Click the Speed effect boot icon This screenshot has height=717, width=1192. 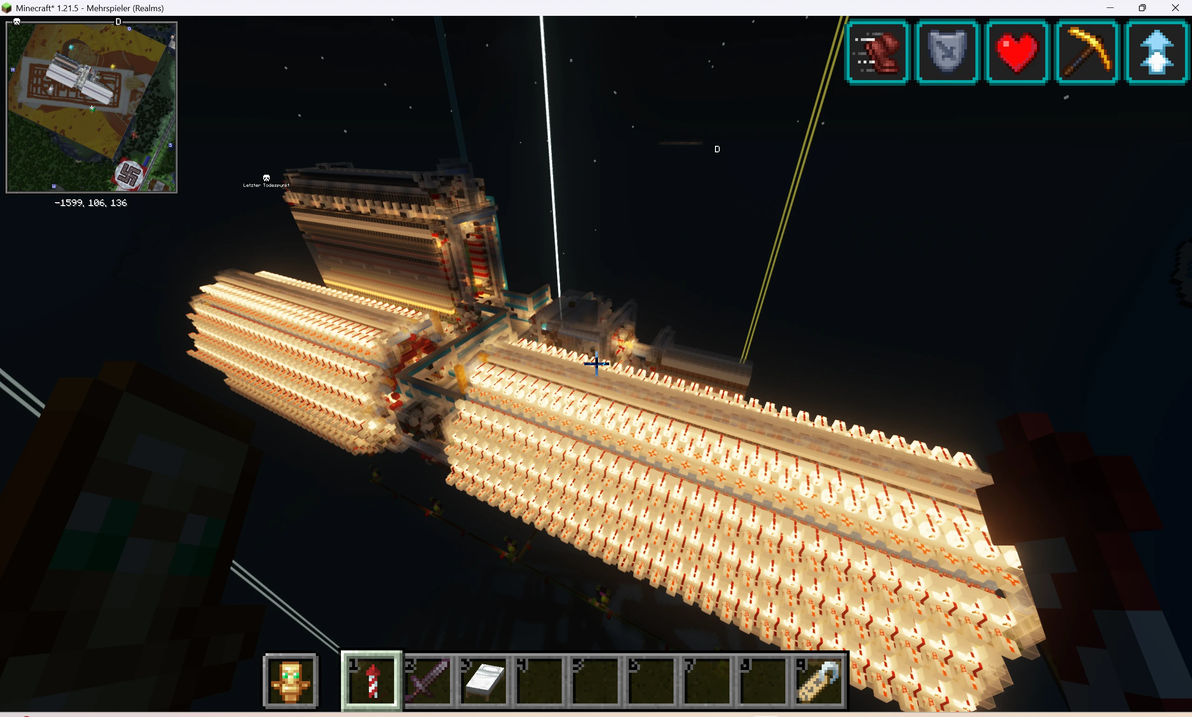(x=878, y=52)
